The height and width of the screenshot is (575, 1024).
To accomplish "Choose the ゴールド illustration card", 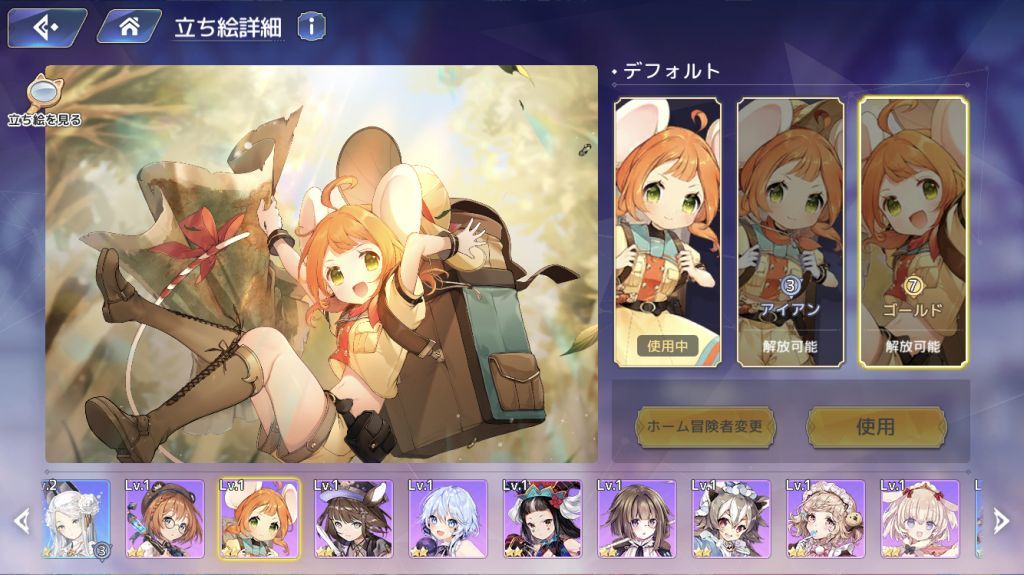I will (913, 230).
